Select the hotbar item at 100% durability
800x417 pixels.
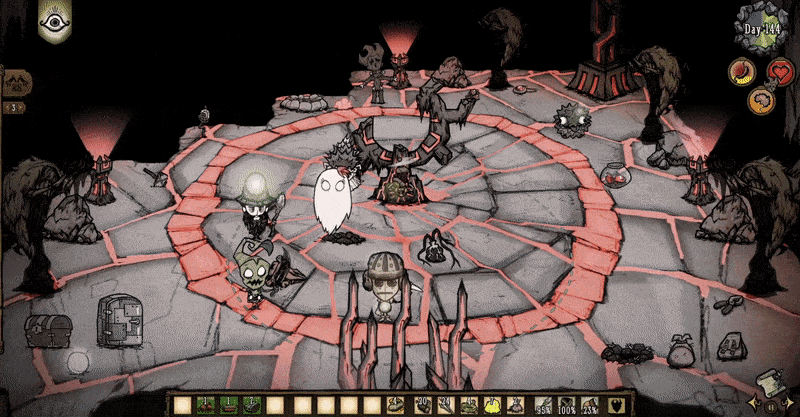[563, 404]
